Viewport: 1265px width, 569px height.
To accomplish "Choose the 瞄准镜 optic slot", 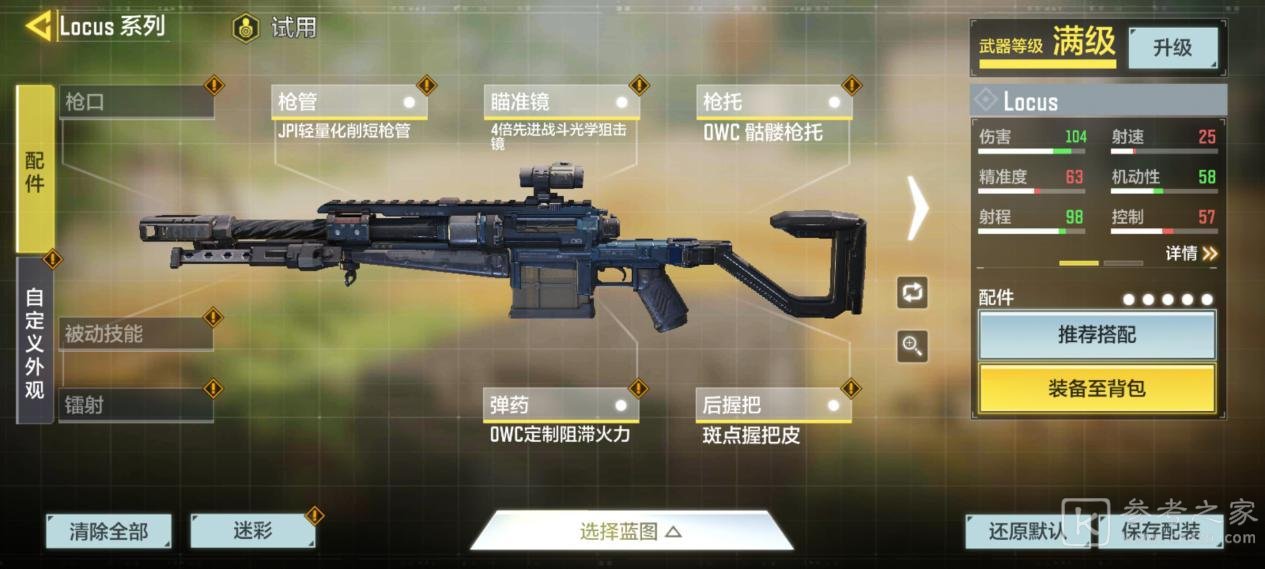I will [x=561, y=102].
